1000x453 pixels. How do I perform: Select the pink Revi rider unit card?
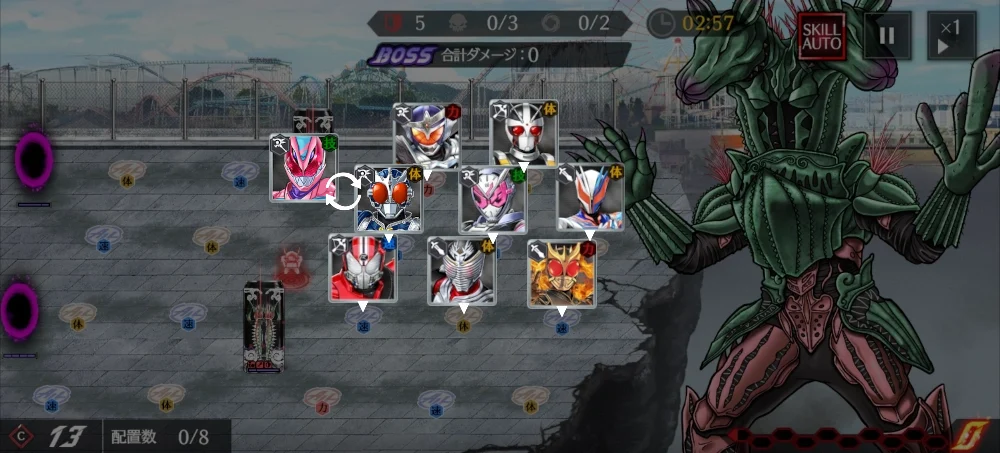pyautogui.click(x=303, y=168)
